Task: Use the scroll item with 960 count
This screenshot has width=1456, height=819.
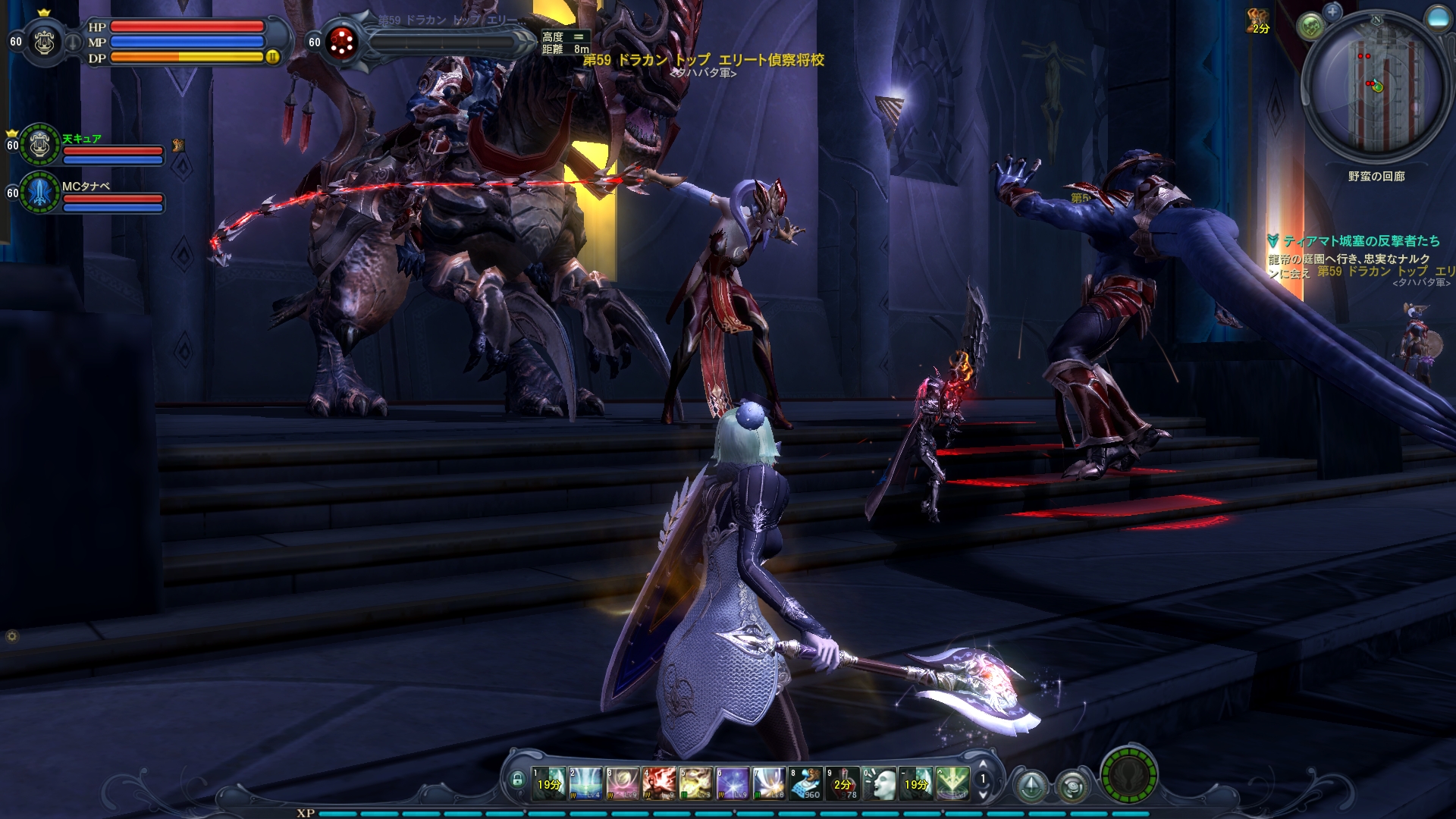Action: tap(805, 783)
